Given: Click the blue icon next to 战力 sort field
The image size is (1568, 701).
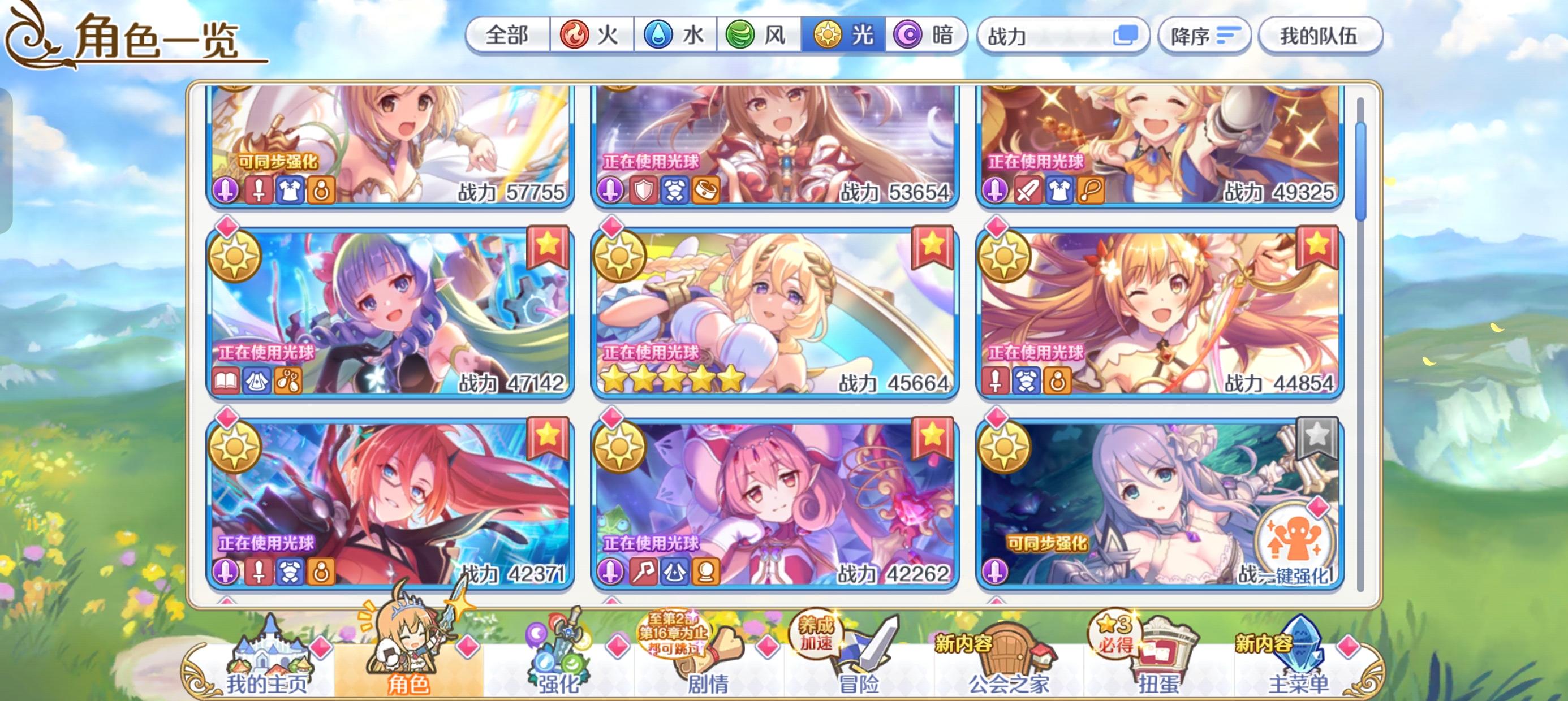Looking at the screenshot, I should [x=1128, y=36].
